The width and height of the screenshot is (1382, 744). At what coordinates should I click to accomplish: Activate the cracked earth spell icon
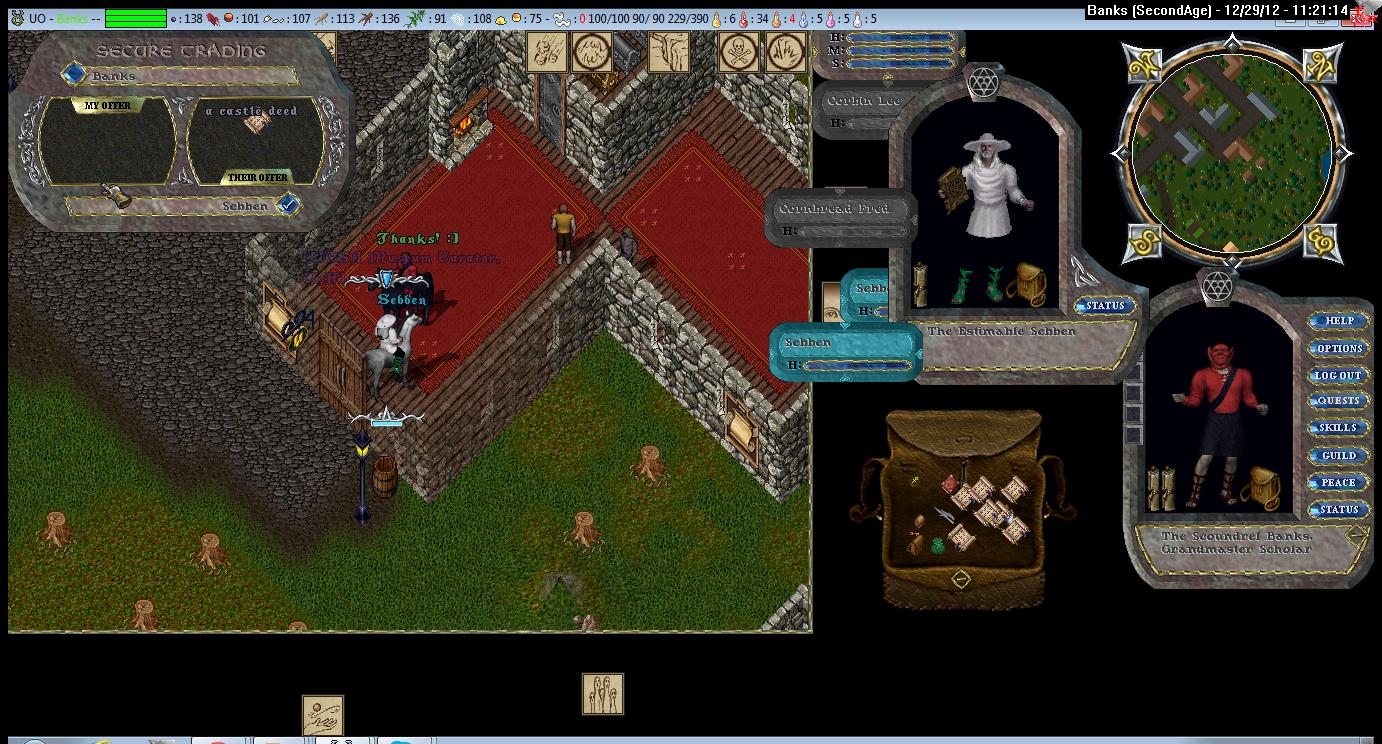(x=669, y=52)
